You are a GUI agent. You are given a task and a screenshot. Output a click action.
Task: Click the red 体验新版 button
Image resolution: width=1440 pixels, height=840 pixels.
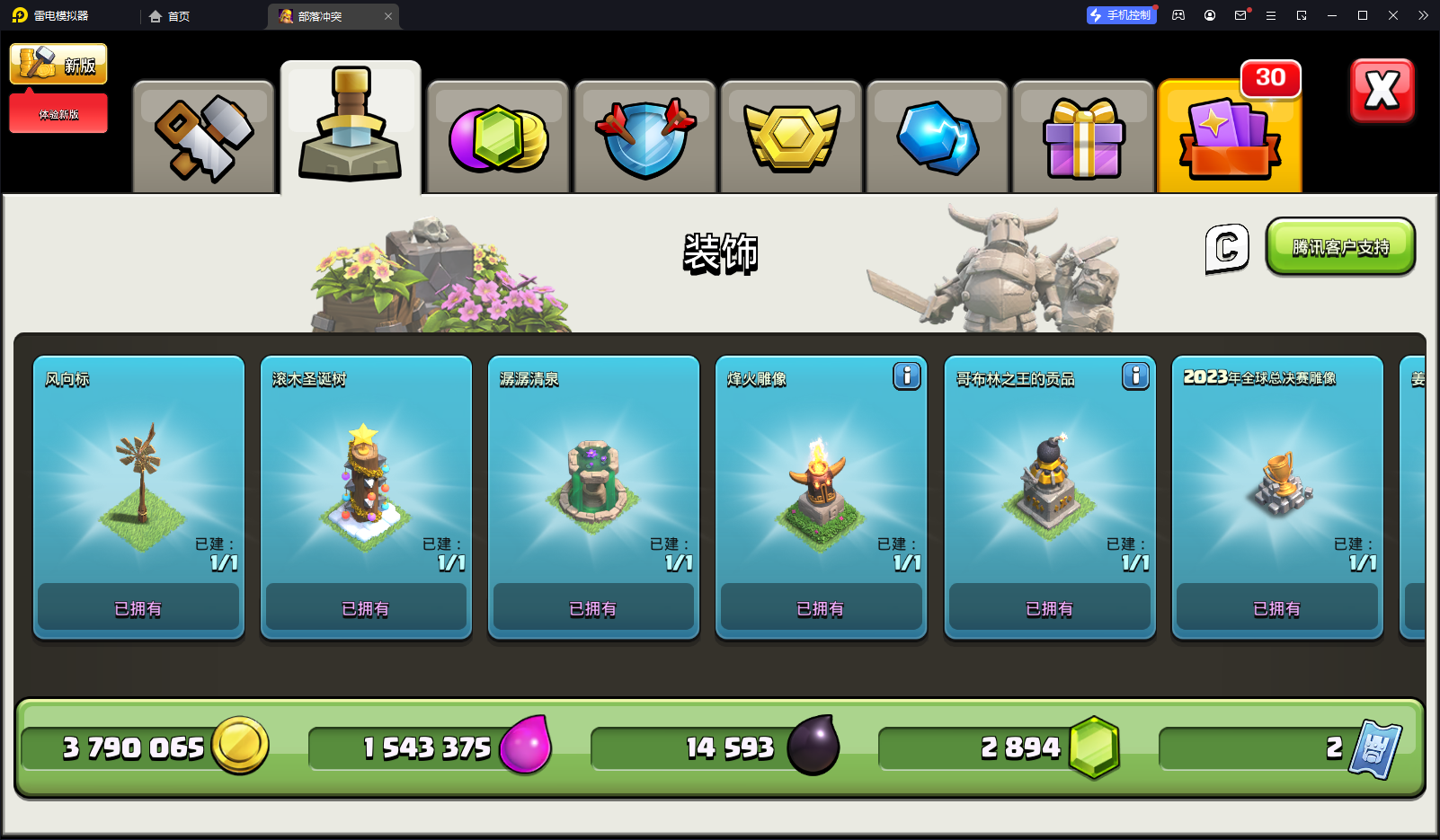coord(58,114)
